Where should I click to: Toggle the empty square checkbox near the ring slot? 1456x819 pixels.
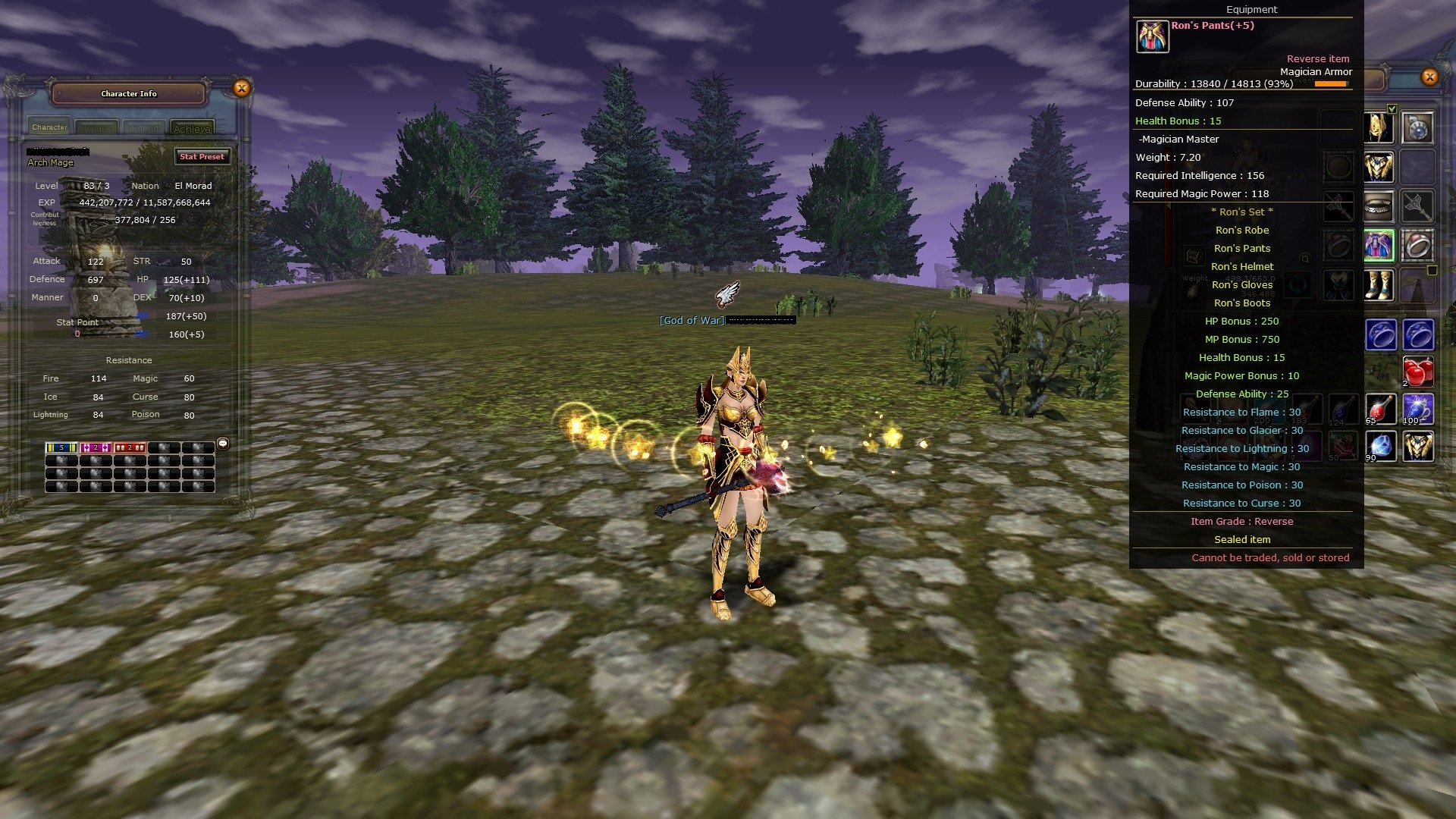1431,269
